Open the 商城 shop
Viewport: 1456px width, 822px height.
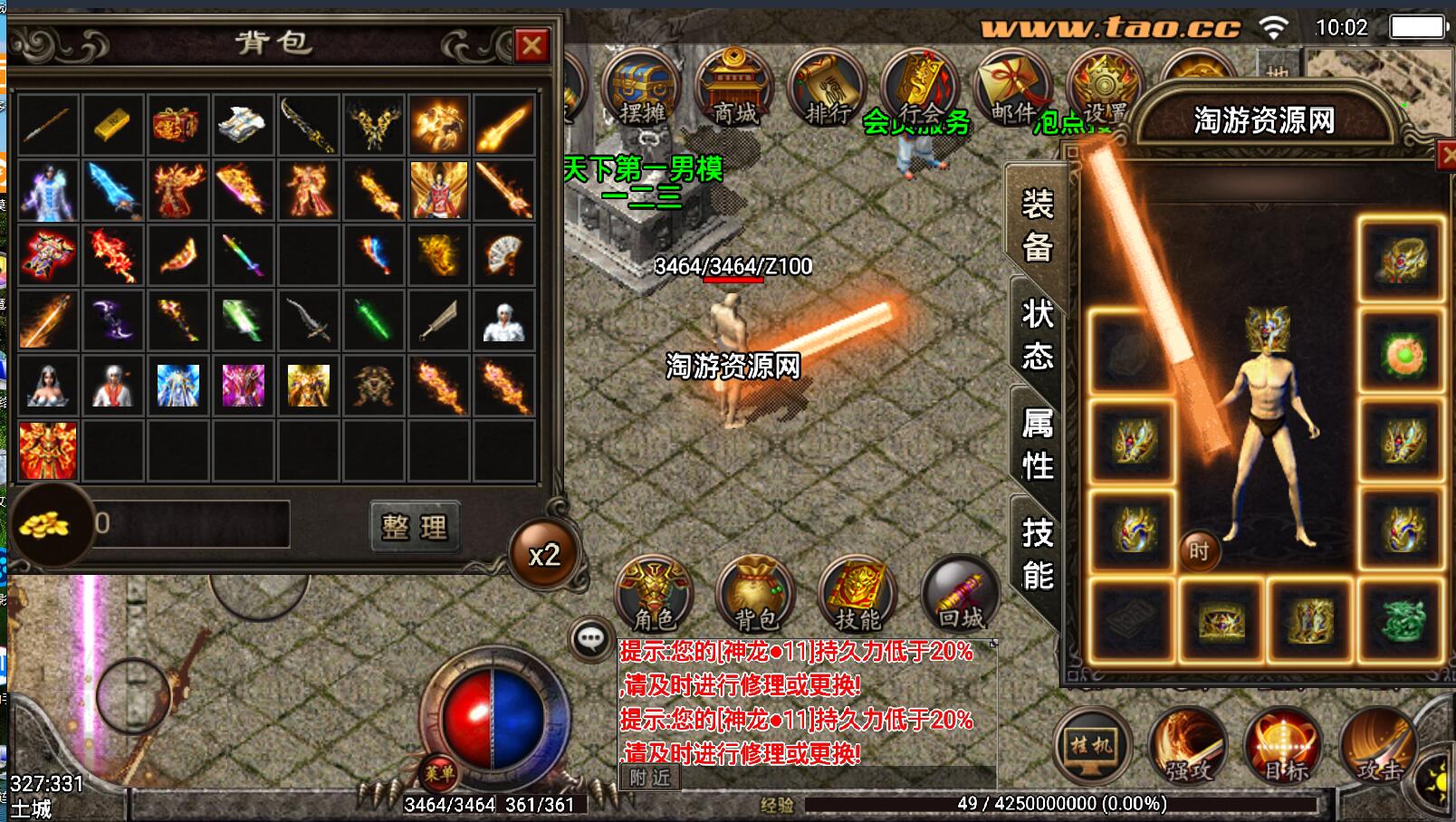(x=734, y=89)
